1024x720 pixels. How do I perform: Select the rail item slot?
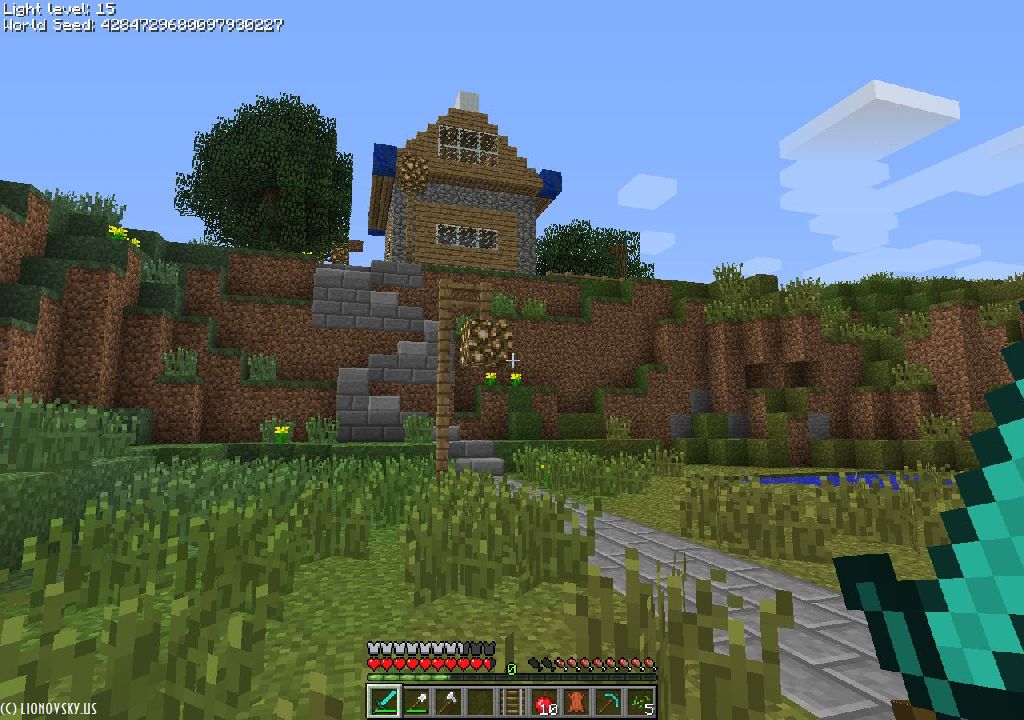point(512,701)
